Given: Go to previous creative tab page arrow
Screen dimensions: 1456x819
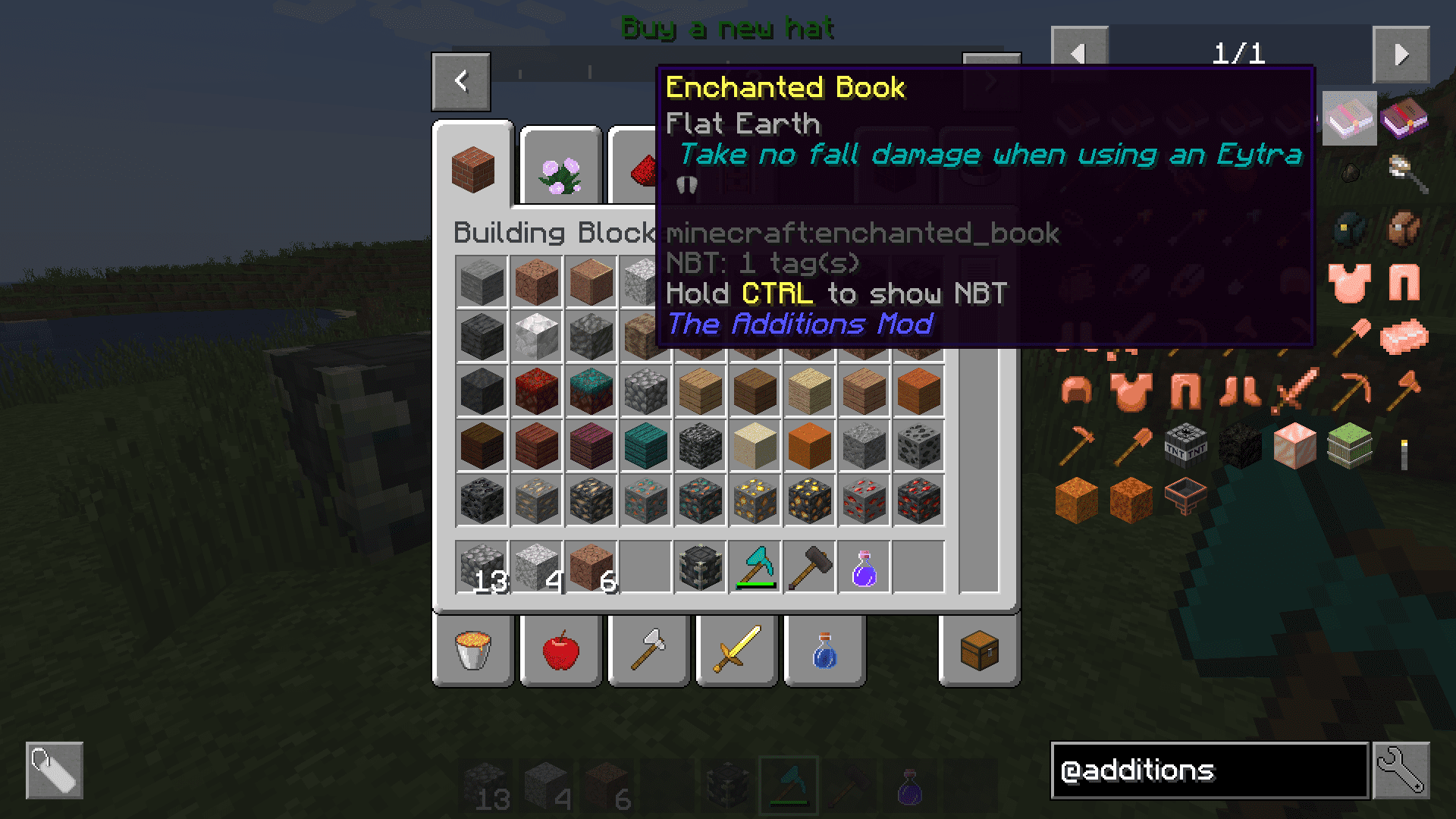Looking at the screenshot, I should point(461,81).
